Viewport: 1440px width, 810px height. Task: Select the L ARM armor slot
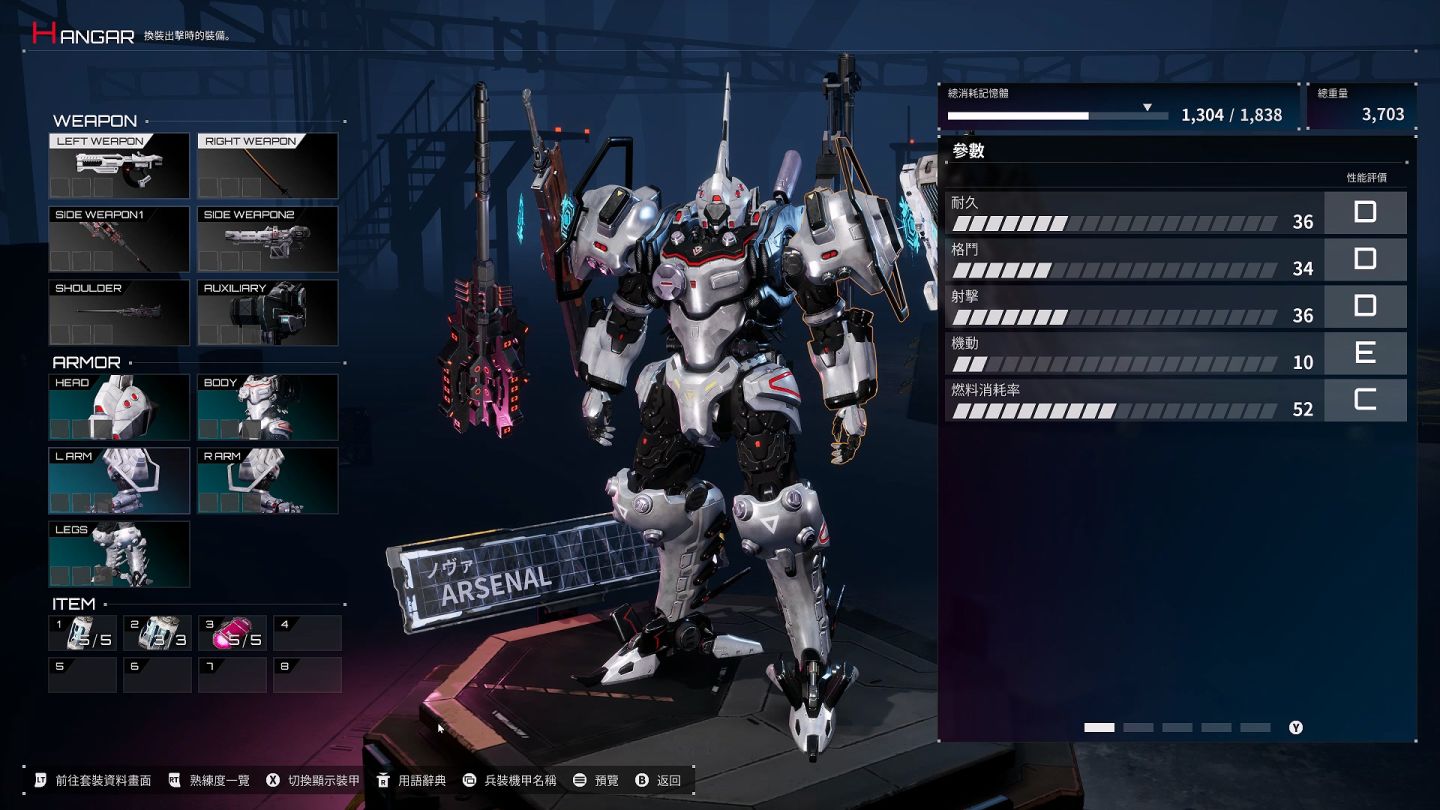point(119,480)
